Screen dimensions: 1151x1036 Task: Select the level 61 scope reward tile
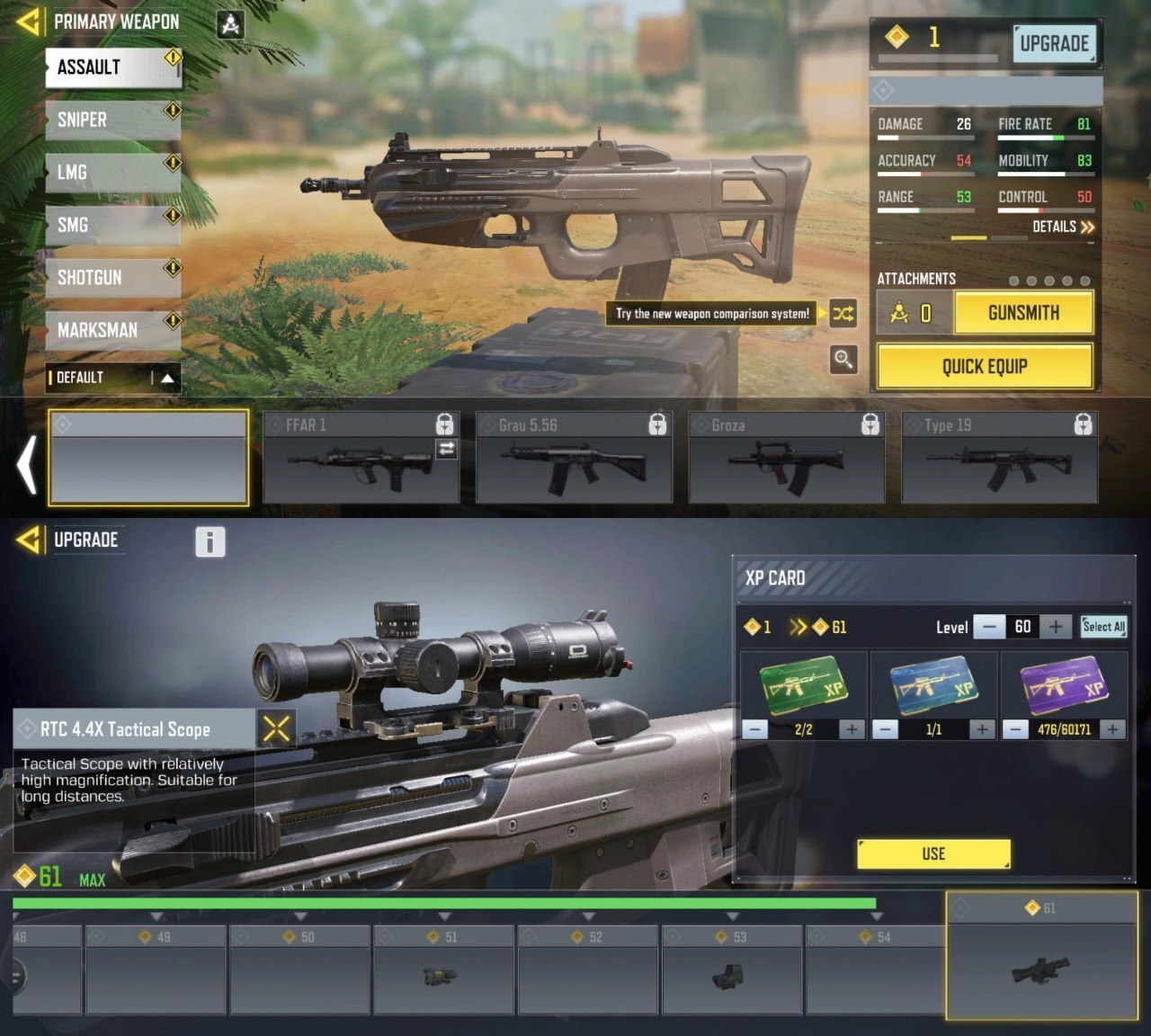(x=1041, y=958)
